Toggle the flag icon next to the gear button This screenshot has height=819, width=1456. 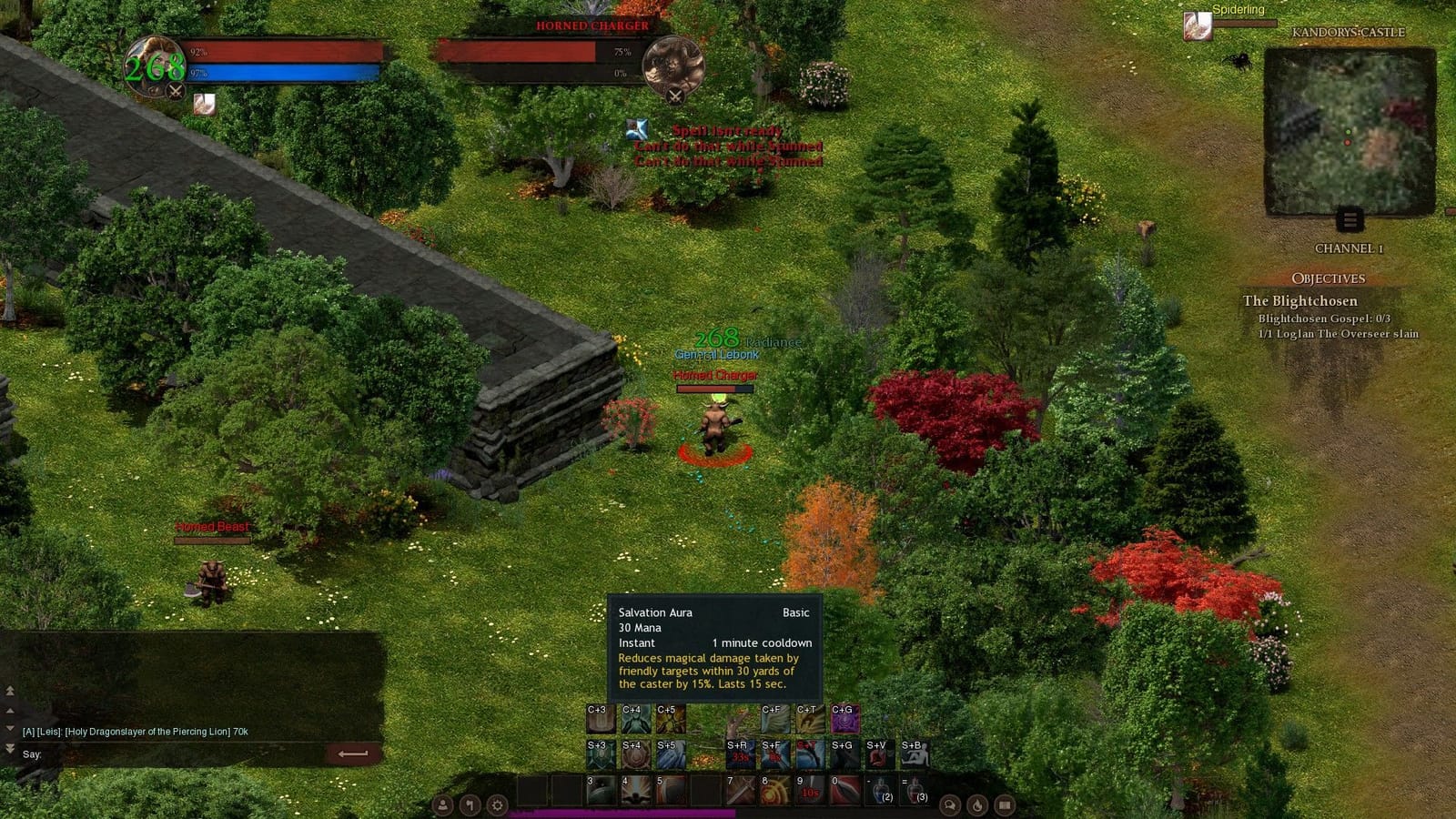point(470,804)
